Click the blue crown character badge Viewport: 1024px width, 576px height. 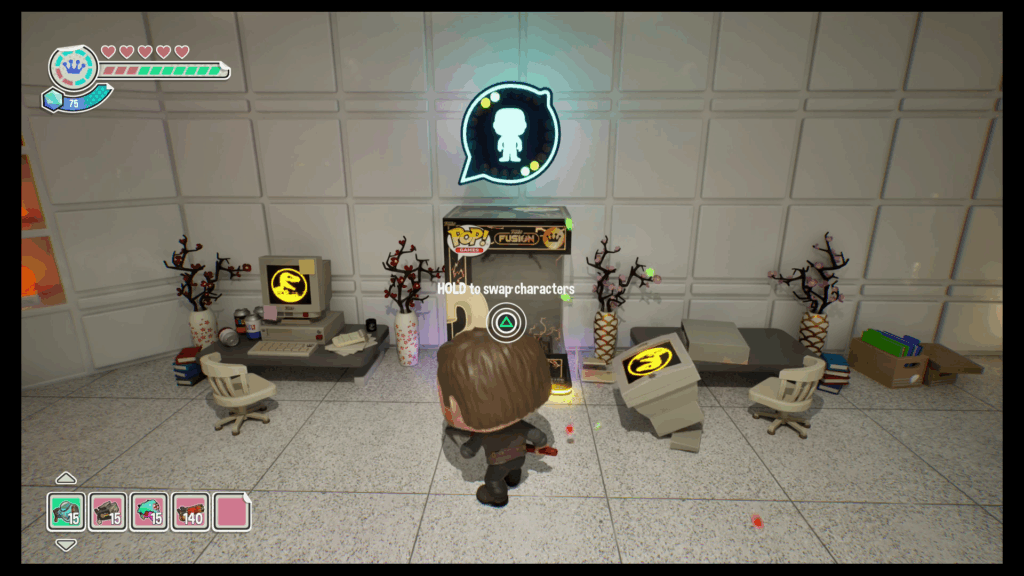tap(73, 67)
